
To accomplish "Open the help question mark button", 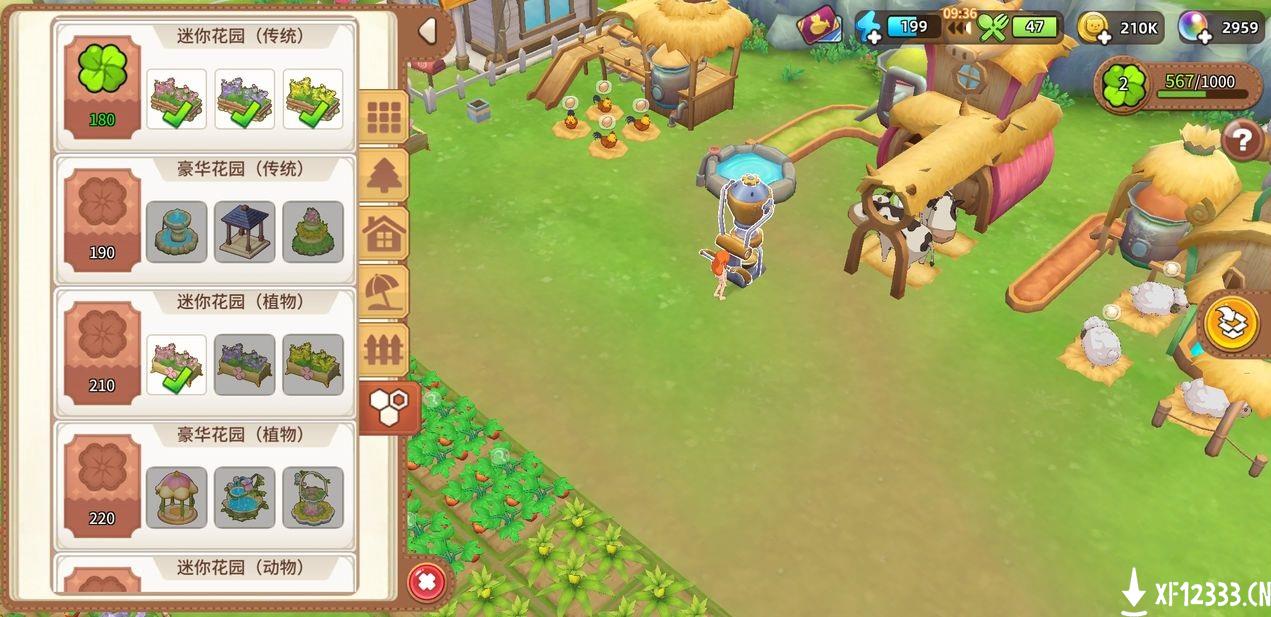I will (x=1242, y=140).
